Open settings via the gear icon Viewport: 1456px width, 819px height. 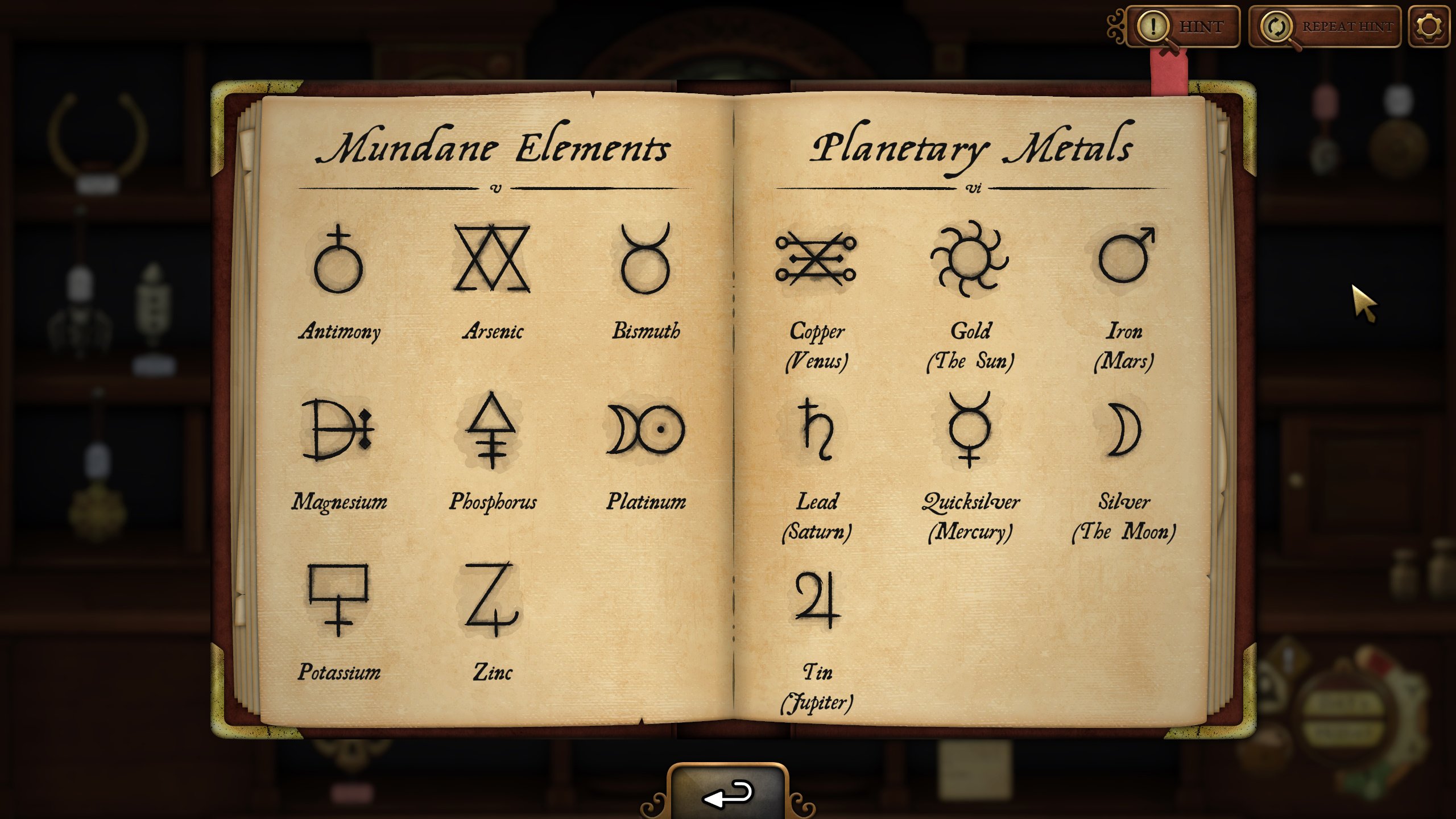(1428, 27)
